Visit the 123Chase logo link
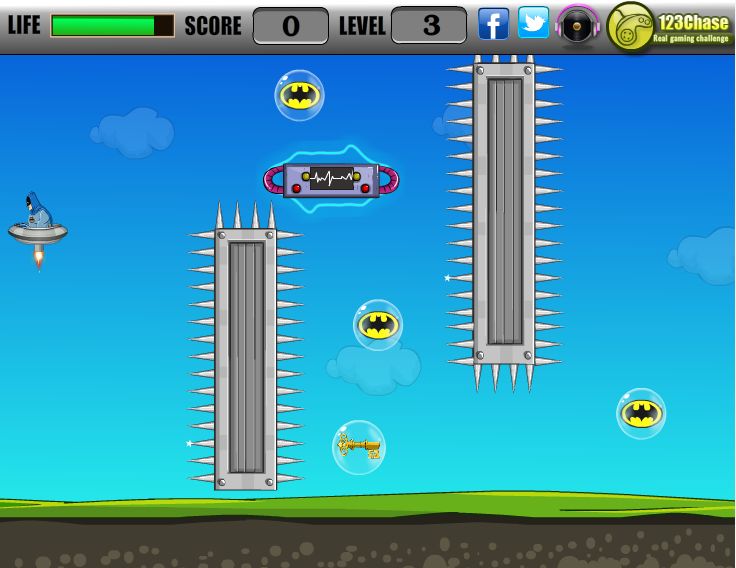 [x=669, y=27]
